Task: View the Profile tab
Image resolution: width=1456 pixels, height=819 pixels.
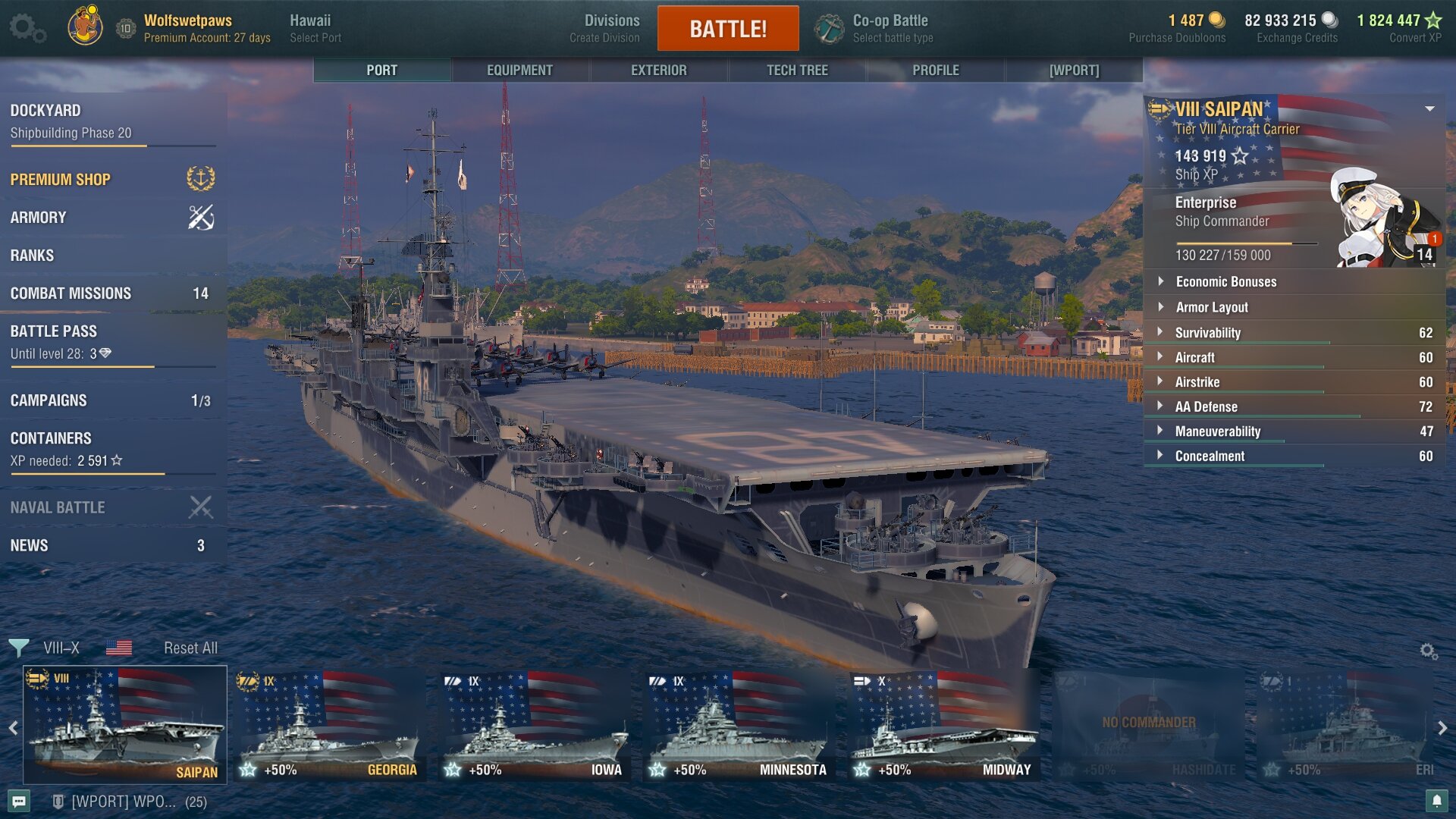Action: [935, 70]
